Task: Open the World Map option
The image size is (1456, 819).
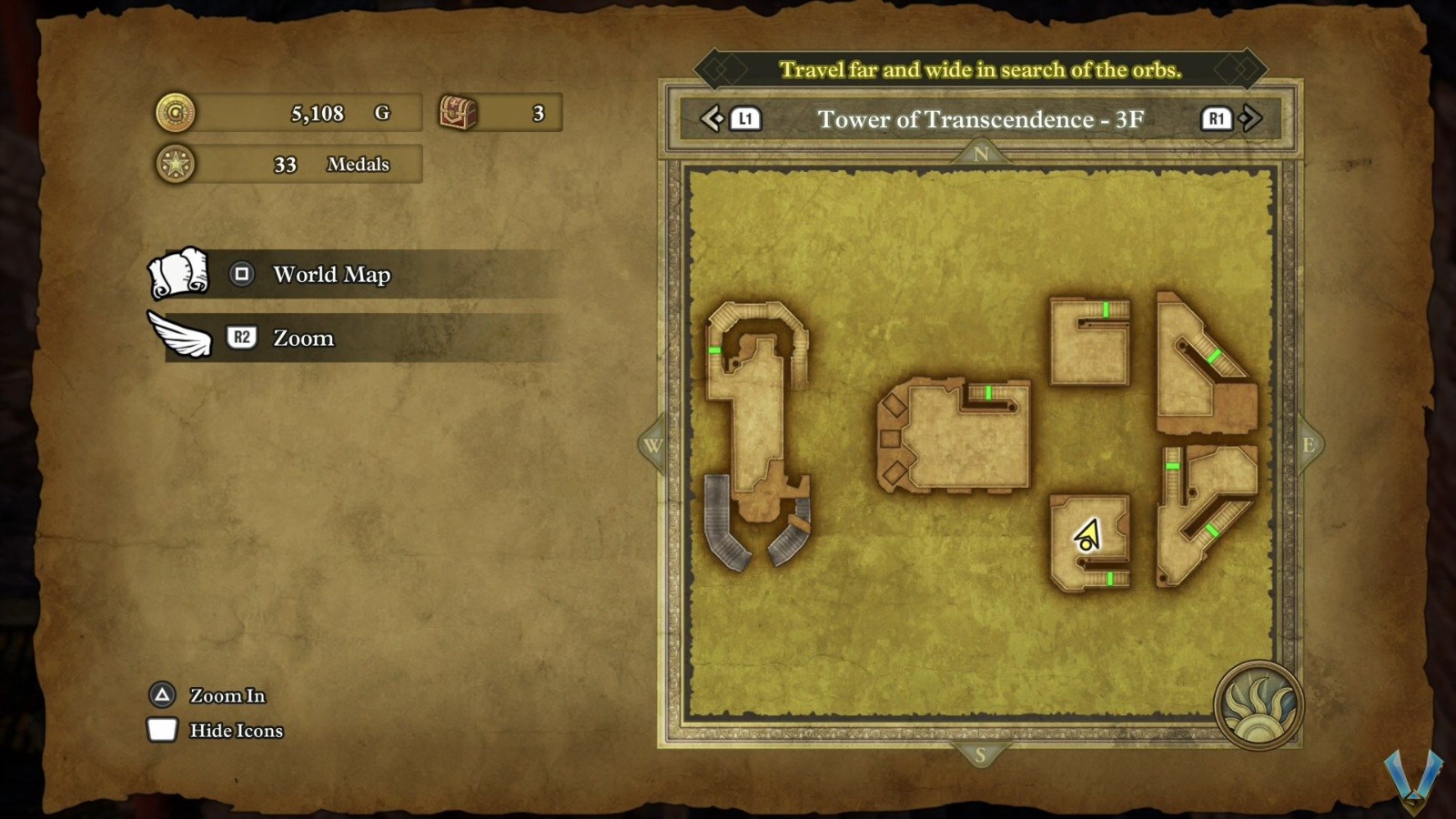Action: (x=331, y=275)
